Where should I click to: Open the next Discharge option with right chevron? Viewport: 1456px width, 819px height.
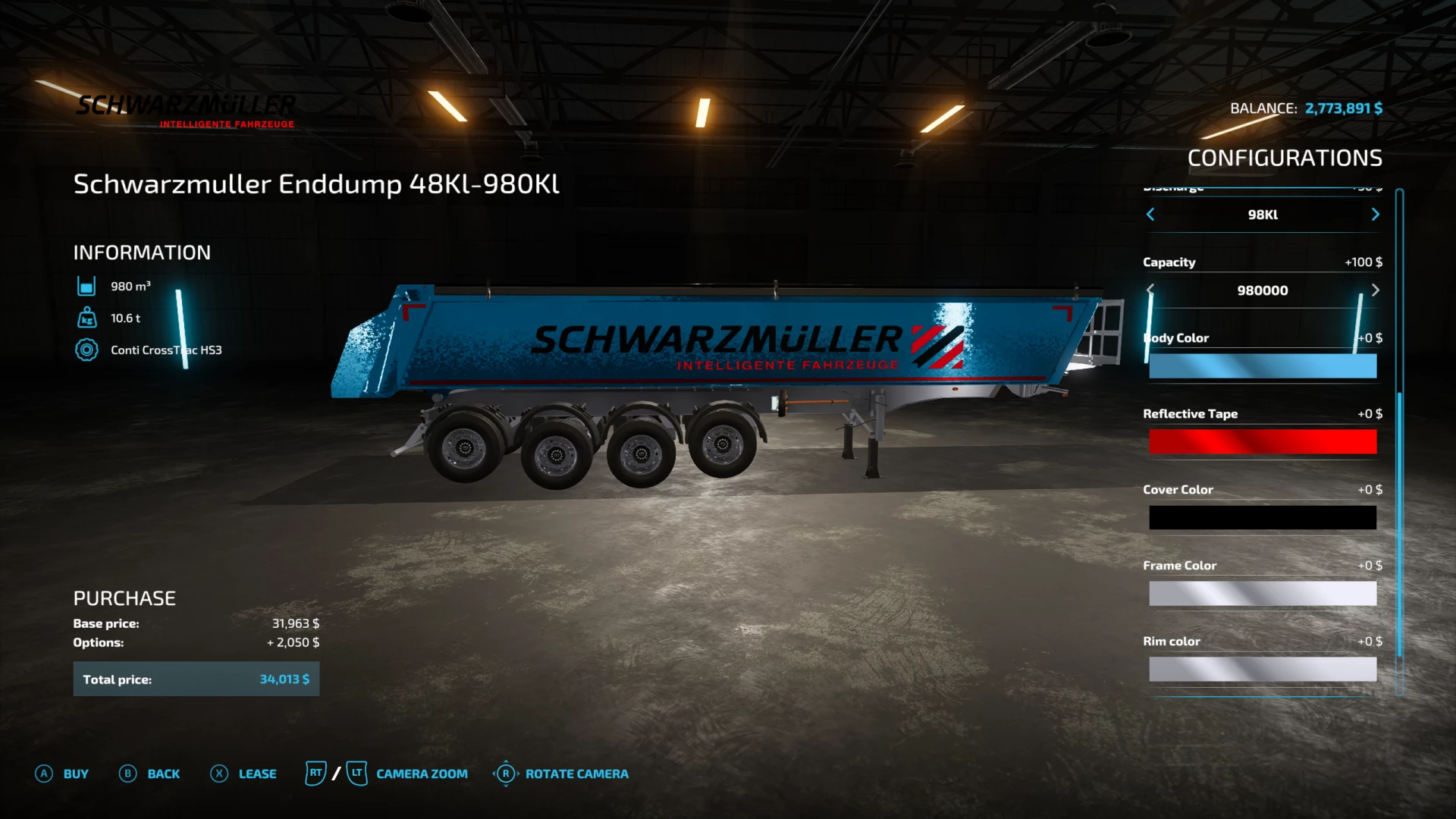[1375, 215]
